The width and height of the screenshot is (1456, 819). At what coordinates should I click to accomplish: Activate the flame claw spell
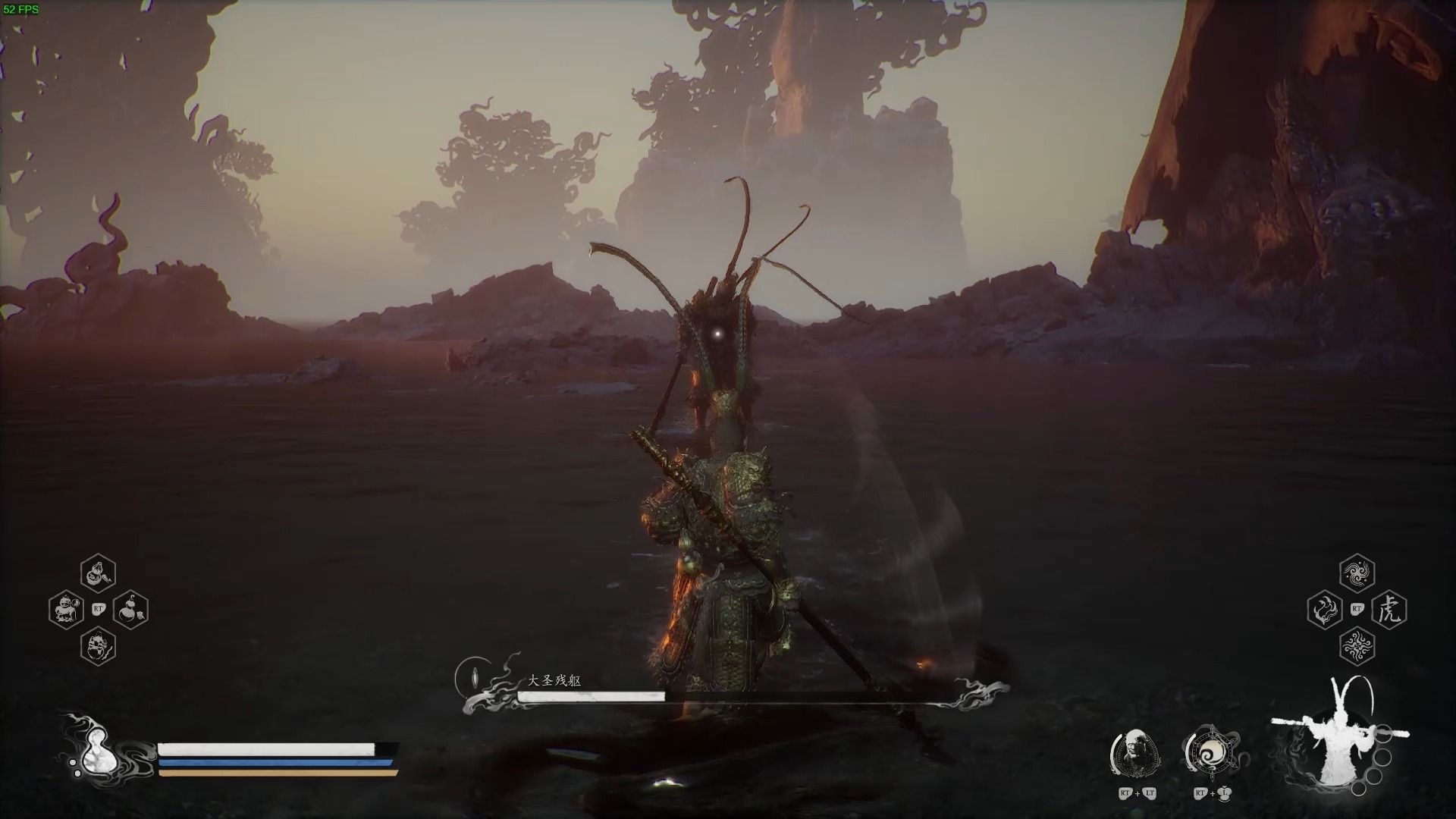click(x=1325, y=610)
